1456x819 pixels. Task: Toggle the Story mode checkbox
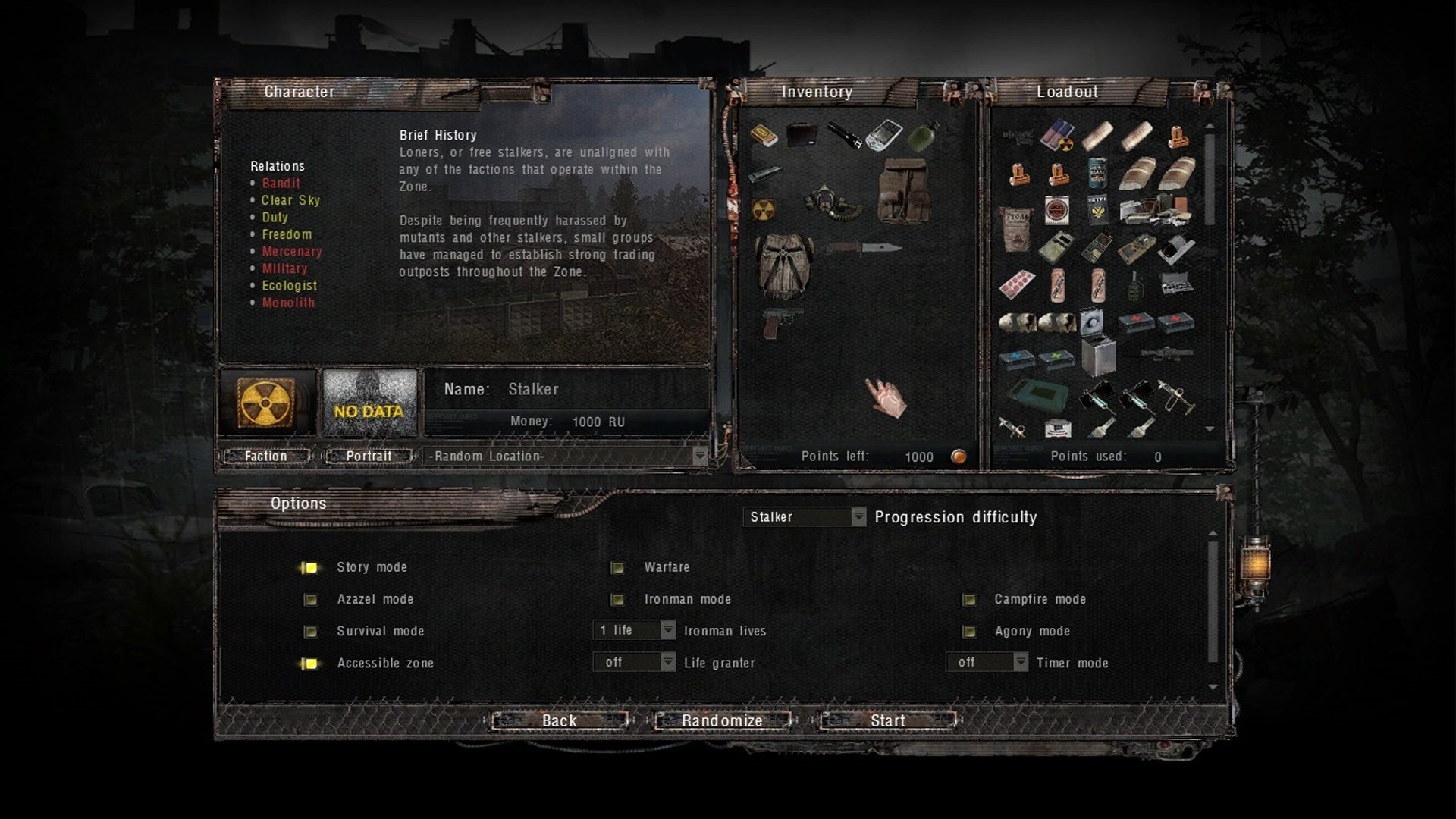click(x=310, y=568)
